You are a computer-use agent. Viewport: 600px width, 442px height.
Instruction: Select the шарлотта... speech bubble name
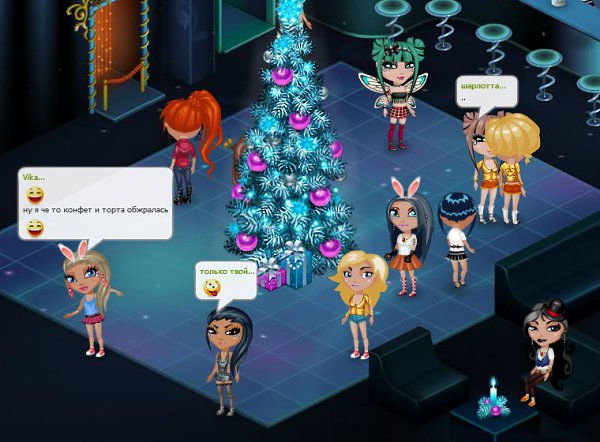click(483, 86)
